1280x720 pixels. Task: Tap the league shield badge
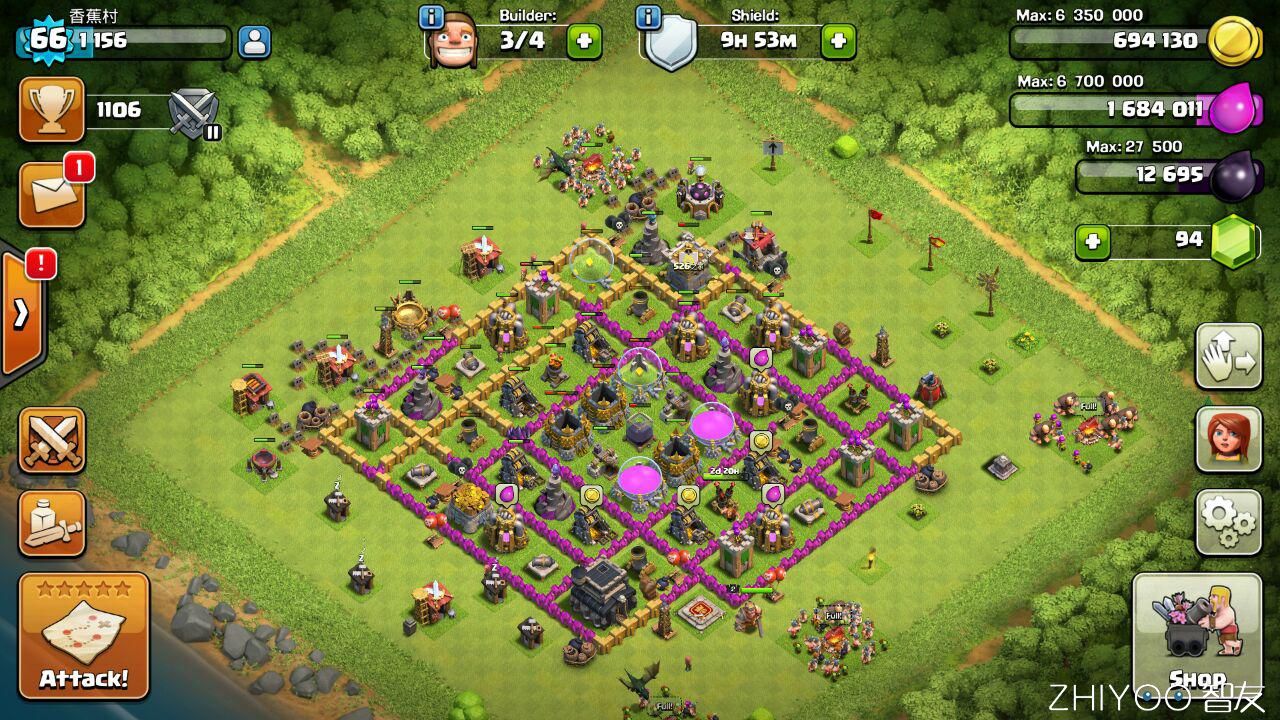point(193,112)
